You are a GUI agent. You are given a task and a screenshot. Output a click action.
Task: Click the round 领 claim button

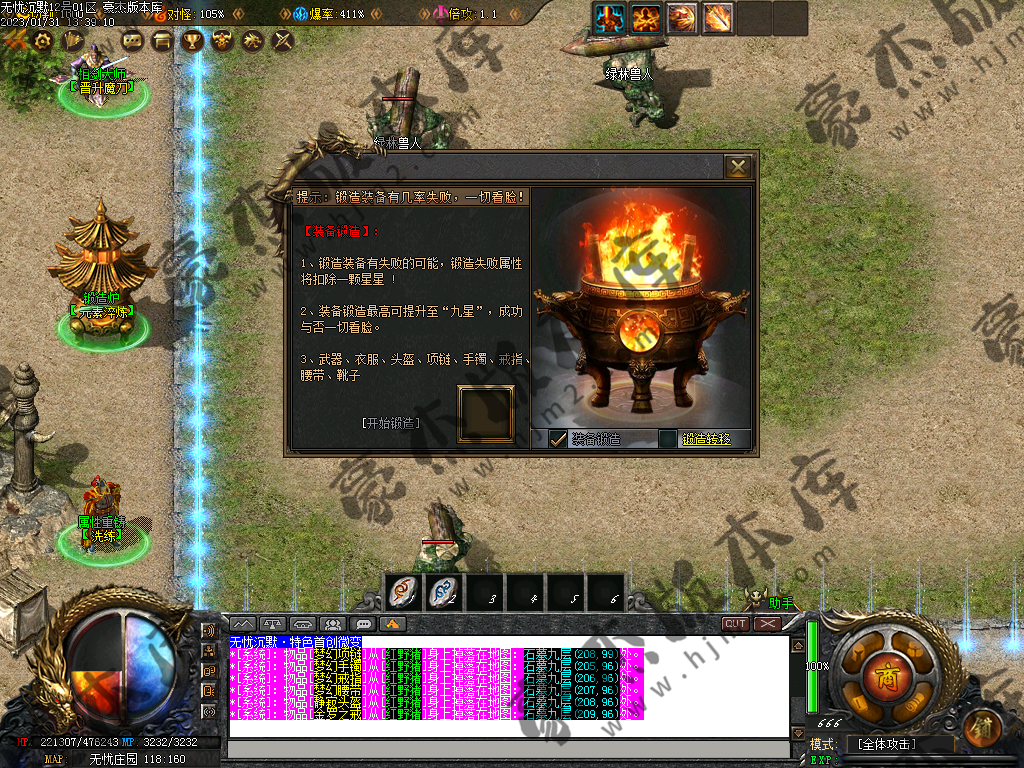click(x=984, y=727)
